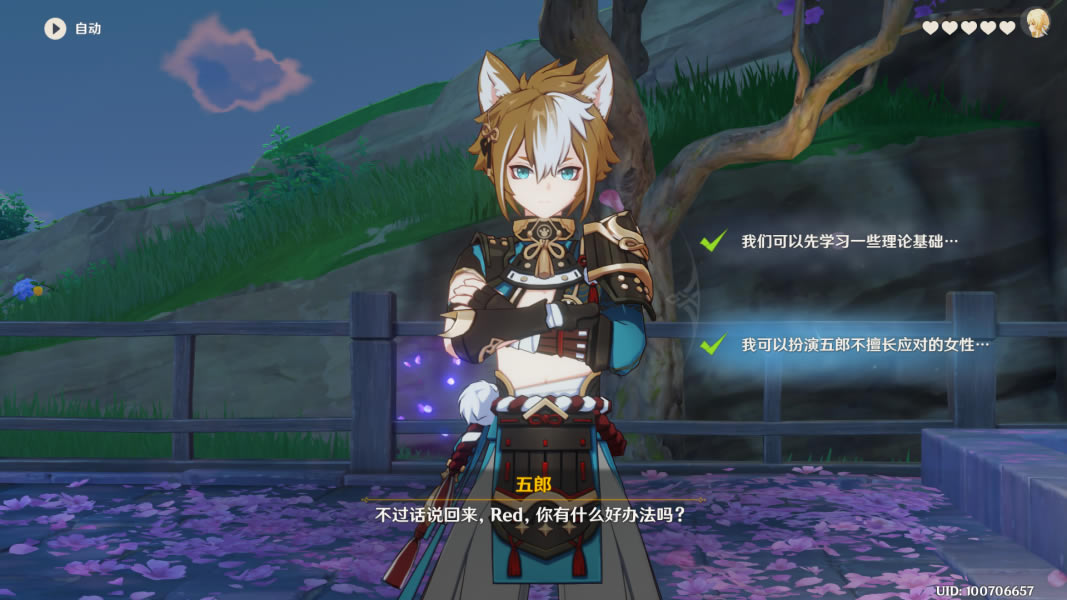Image resolution: width=1067 pixels, height=600 pixels.
Task: Choose the reply 我们可以先学习一些理论基础
Action: pyautogui.click(x=849, y=242)
